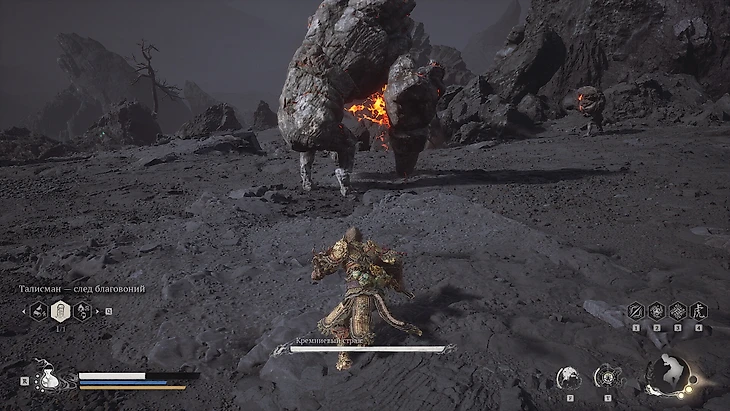Screen dimensions: 730x411
Task: Use the third spell with the diamond pattern icon
Action: 677,311
